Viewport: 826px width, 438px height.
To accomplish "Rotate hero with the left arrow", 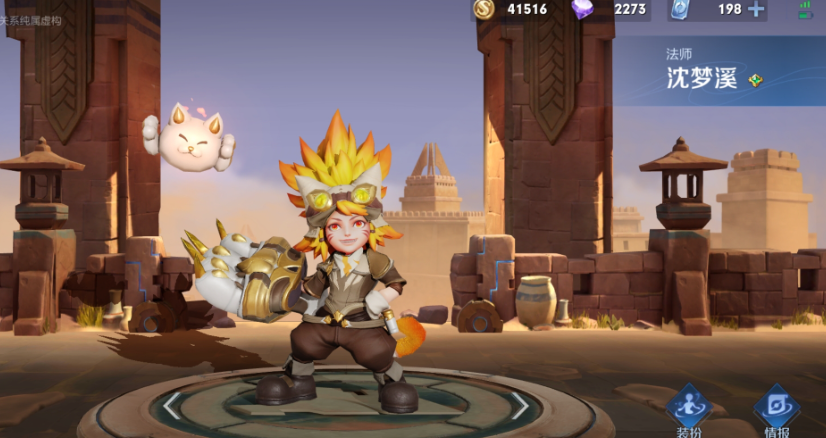I will click(x=173, y=405).
